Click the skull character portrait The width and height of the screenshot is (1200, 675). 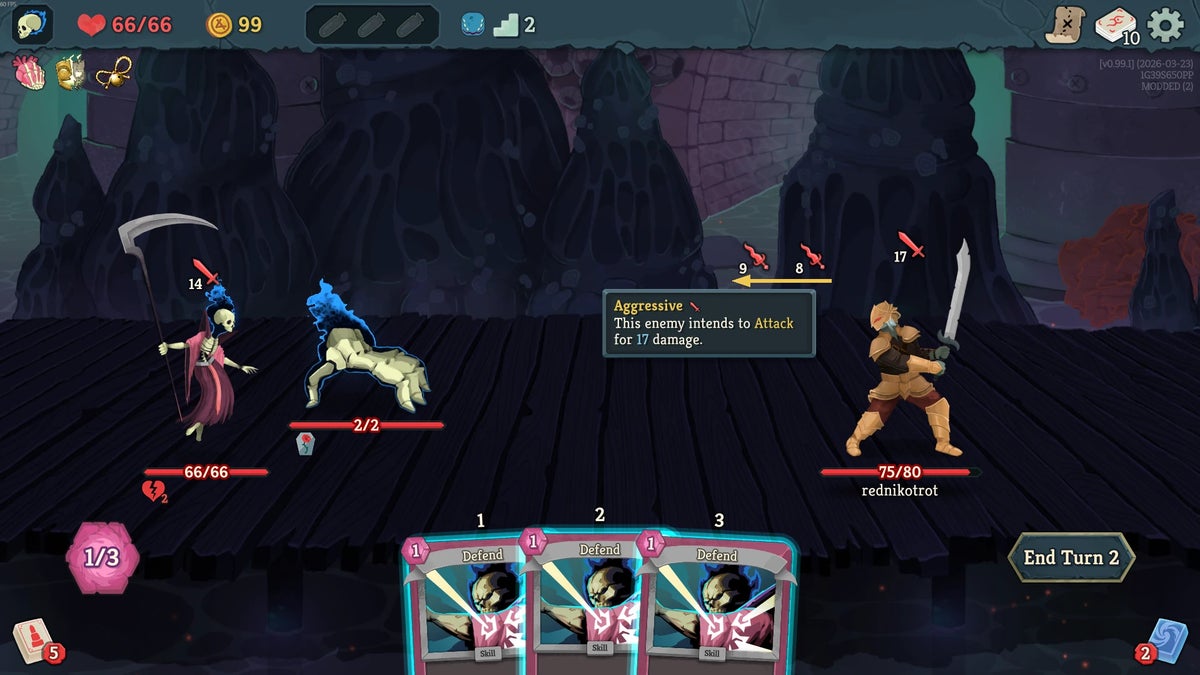(x=32, y=24)
